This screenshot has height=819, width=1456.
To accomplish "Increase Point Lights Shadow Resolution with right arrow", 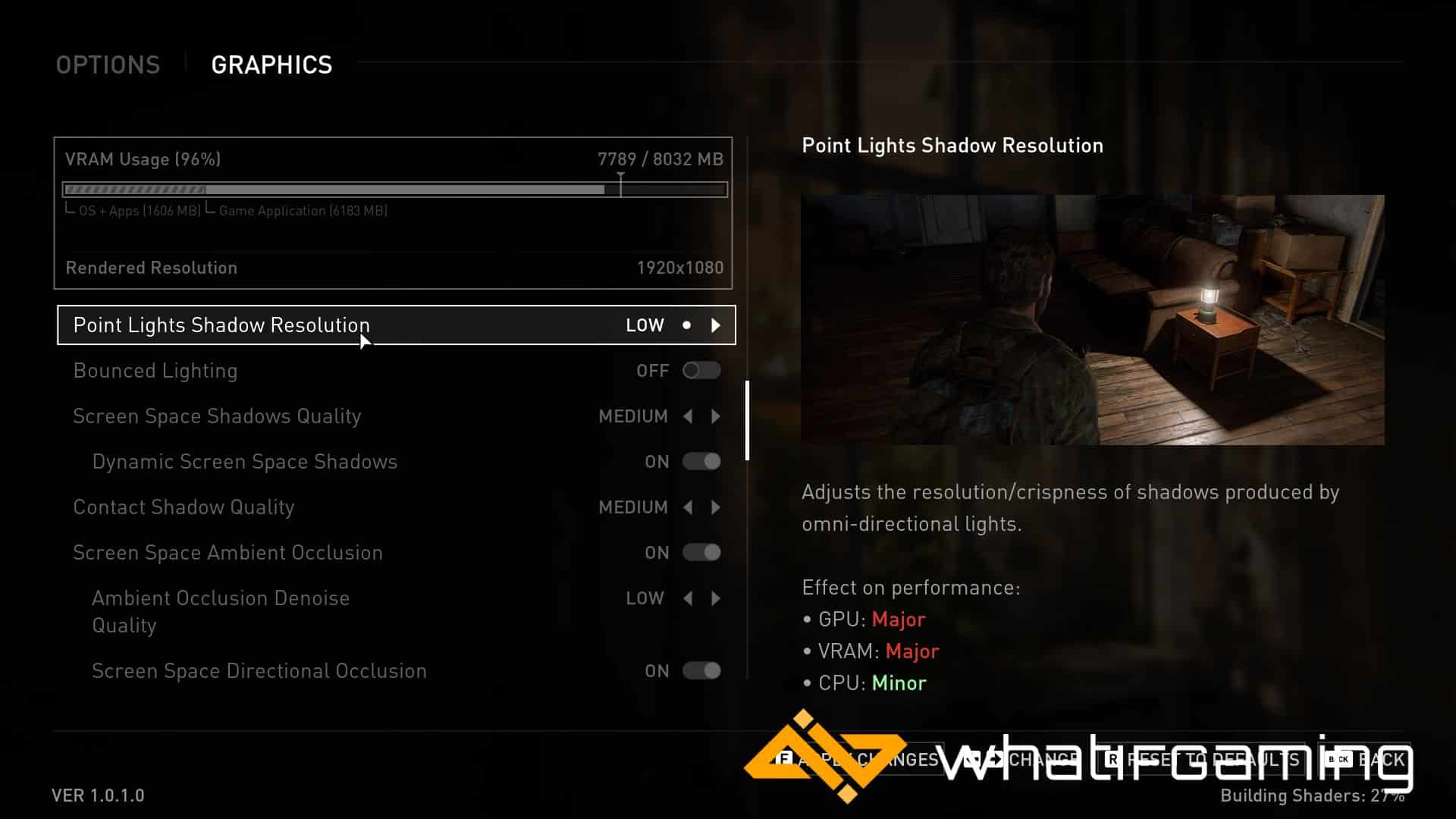I will 716,325.
